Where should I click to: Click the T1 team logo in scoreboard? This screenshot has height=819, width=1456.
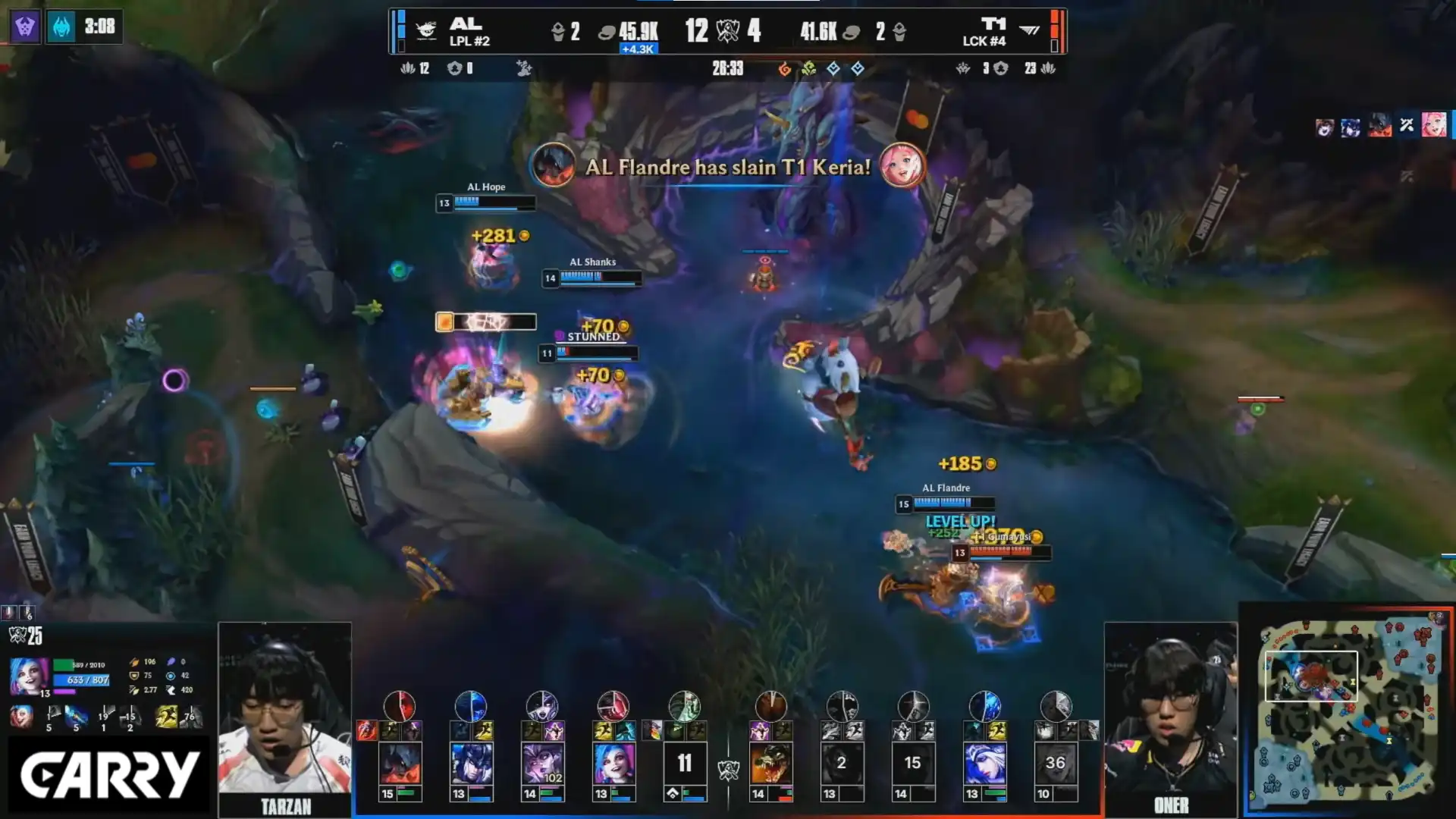tap(1029, 30)
